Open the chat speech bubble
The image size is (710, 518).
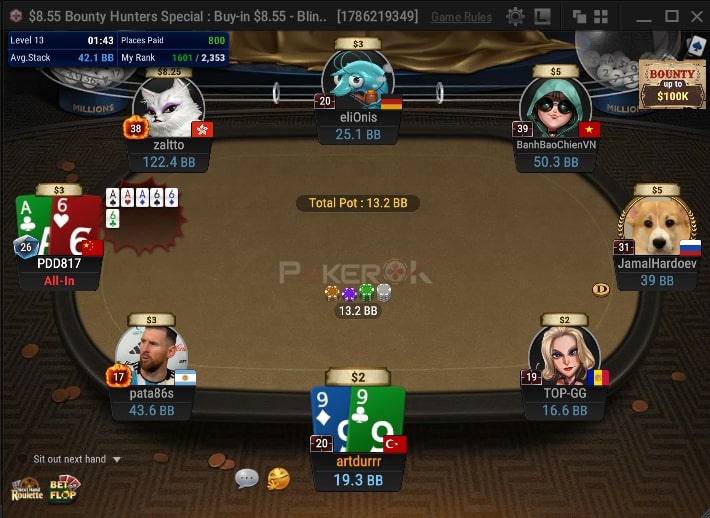(x=247, y=479)
